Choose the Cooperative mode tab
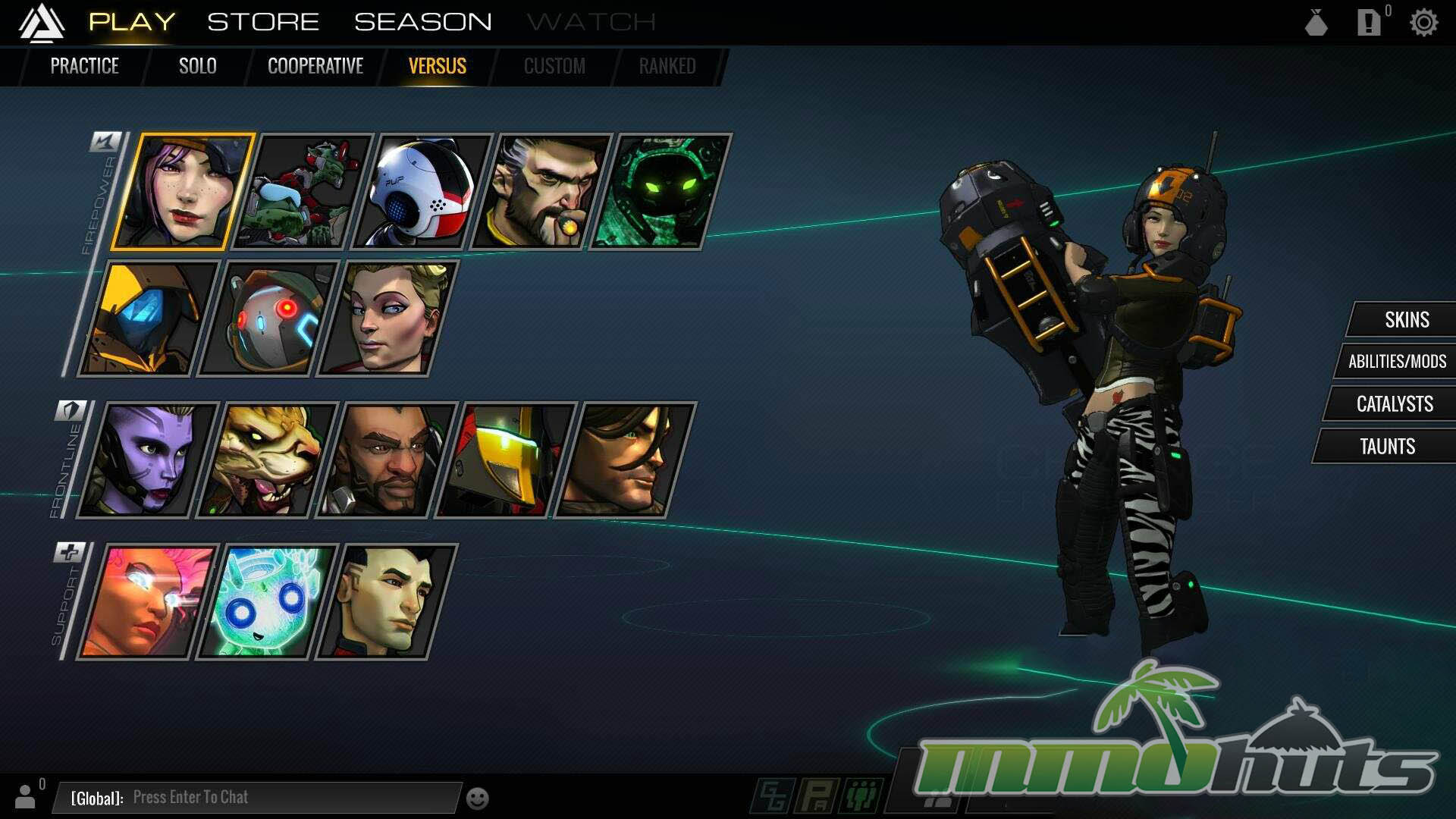This screenshot has height=819, width=1456. coord(315,66)
